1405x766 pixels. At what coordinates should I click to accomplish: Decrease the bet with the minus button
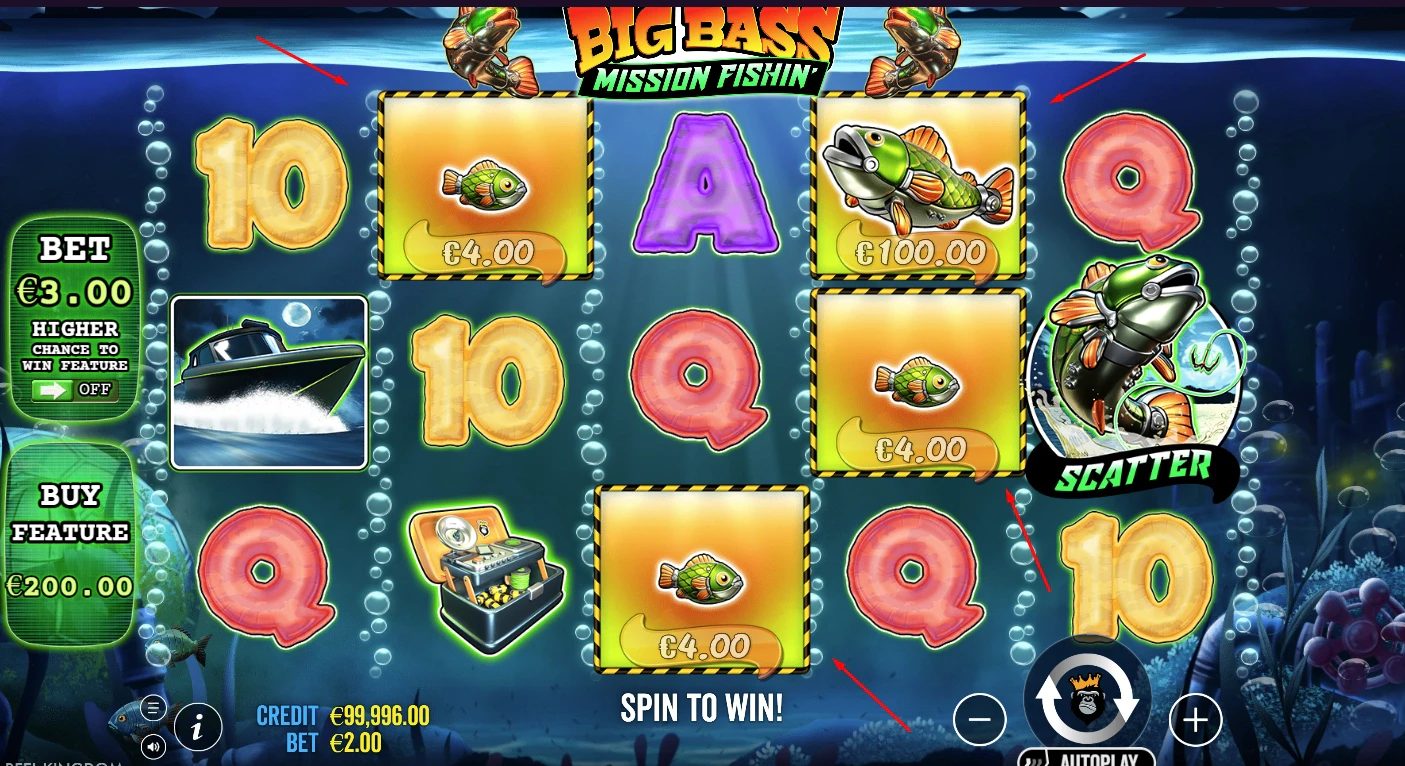pyautogui.click(x=979, y=719)
